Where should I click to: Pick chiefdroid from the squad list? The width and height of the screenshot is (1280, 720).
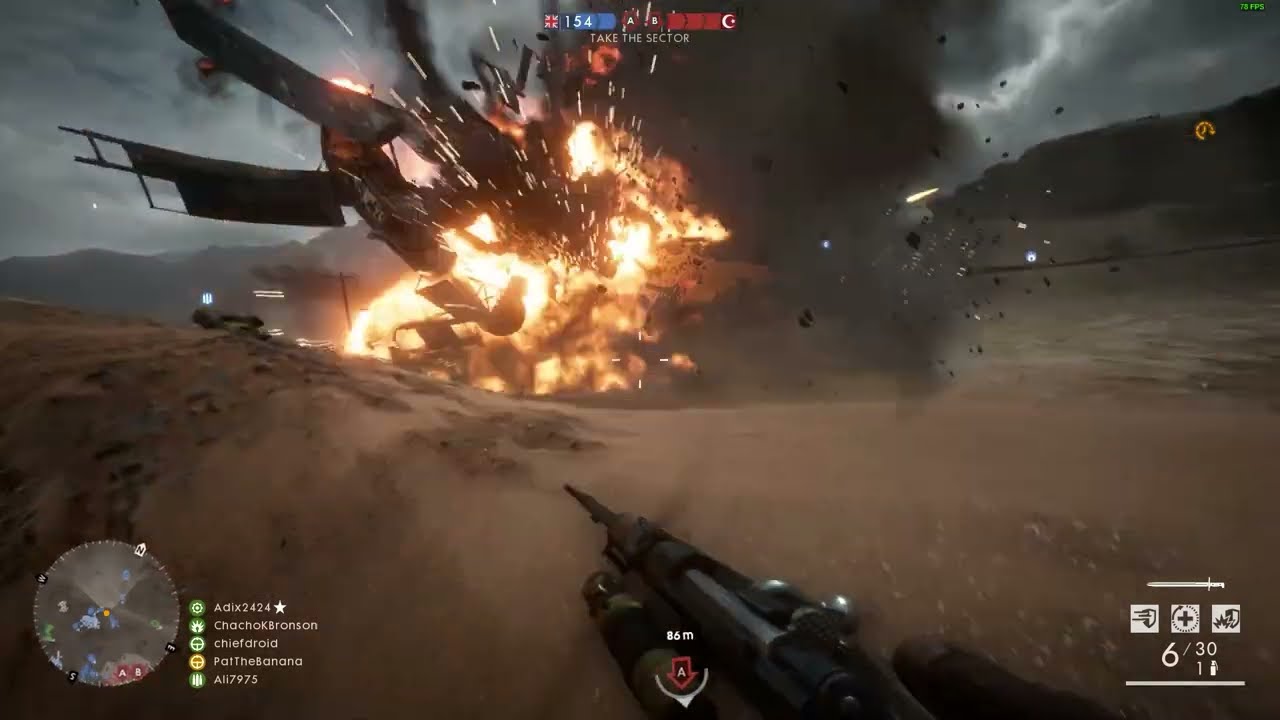(246, 643)
